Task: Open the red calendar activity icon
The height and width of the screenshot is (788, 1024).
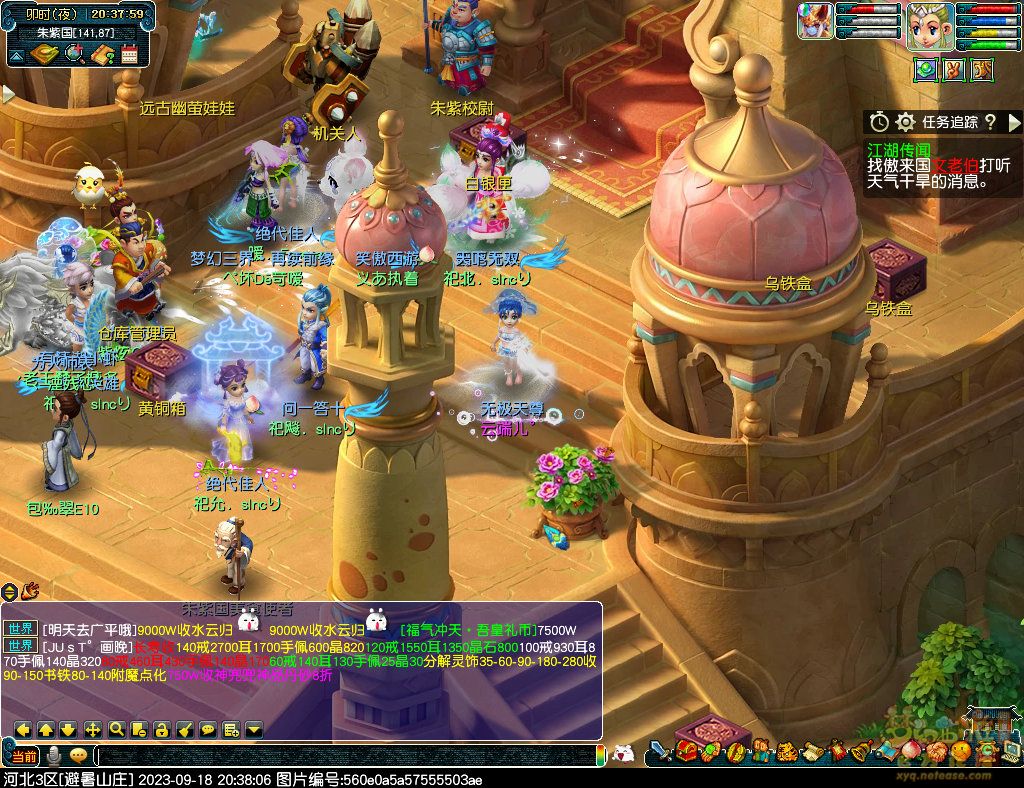Action: (129, 55)
